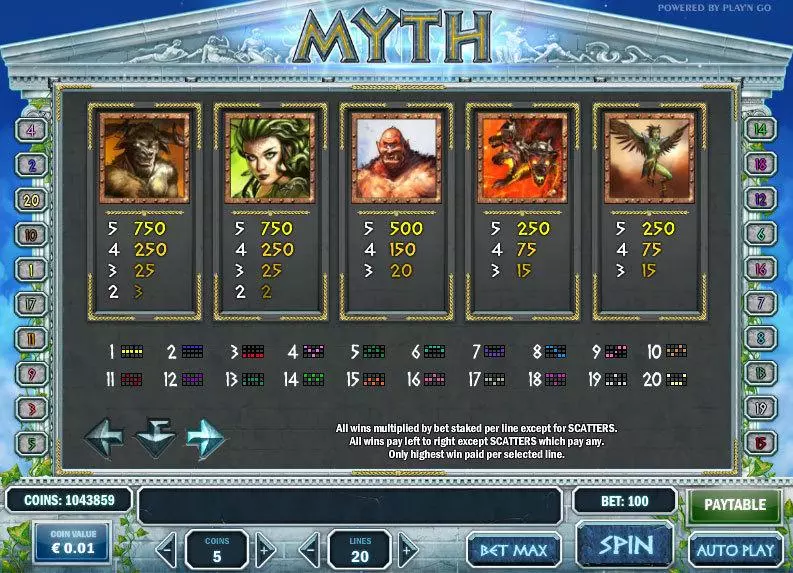Decrease the number of lines
The height and width of the screenshot is (573, 793).
click(311, 549)
